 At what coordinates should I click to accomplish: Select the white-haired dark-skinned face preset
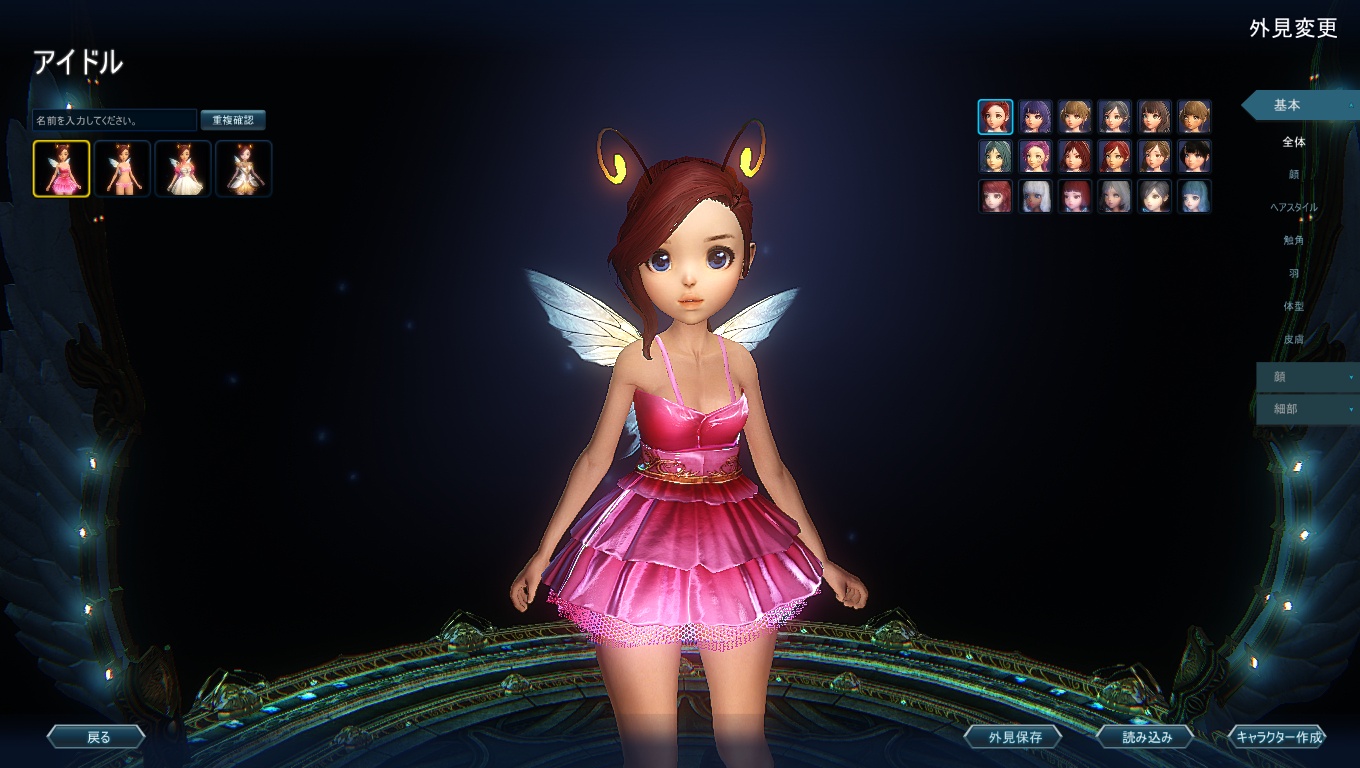tap(1035, 196)
